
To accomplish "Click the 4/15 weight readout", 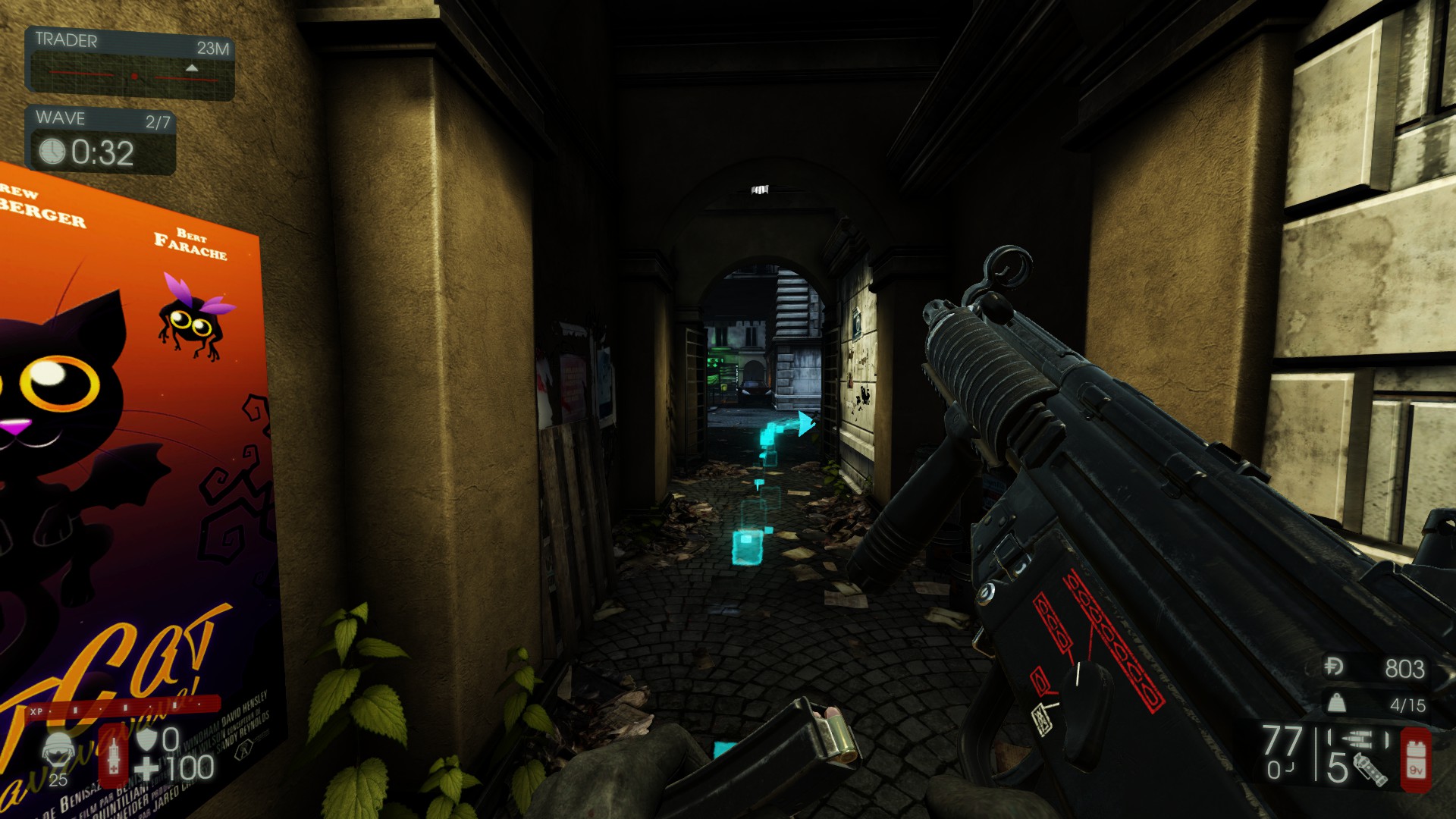I will click(x=1408, y=704).
